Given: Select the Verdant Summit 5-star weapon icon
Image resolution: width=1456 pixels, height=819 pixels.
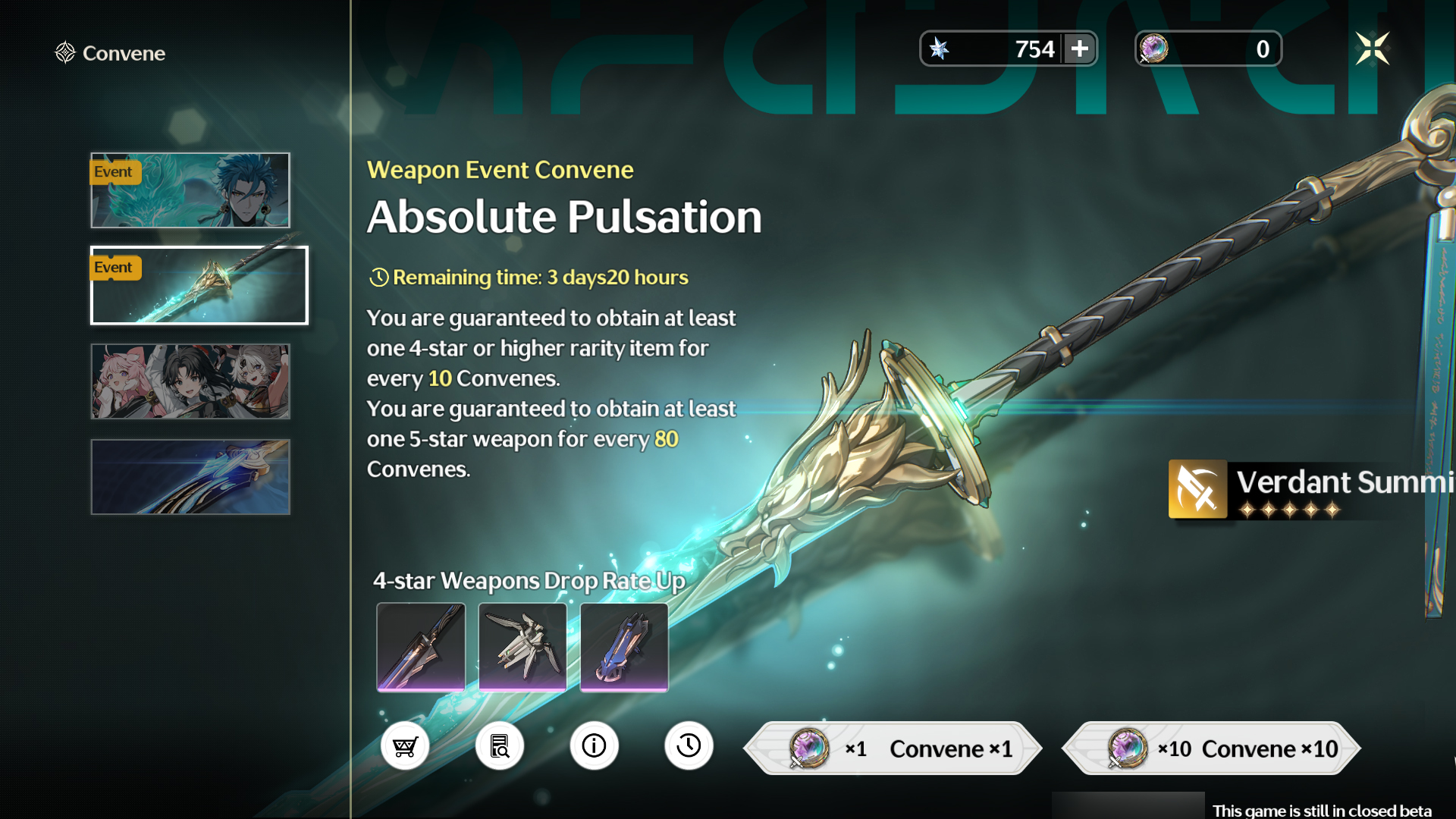Looking at the screenshot, I should point(1199,489).
